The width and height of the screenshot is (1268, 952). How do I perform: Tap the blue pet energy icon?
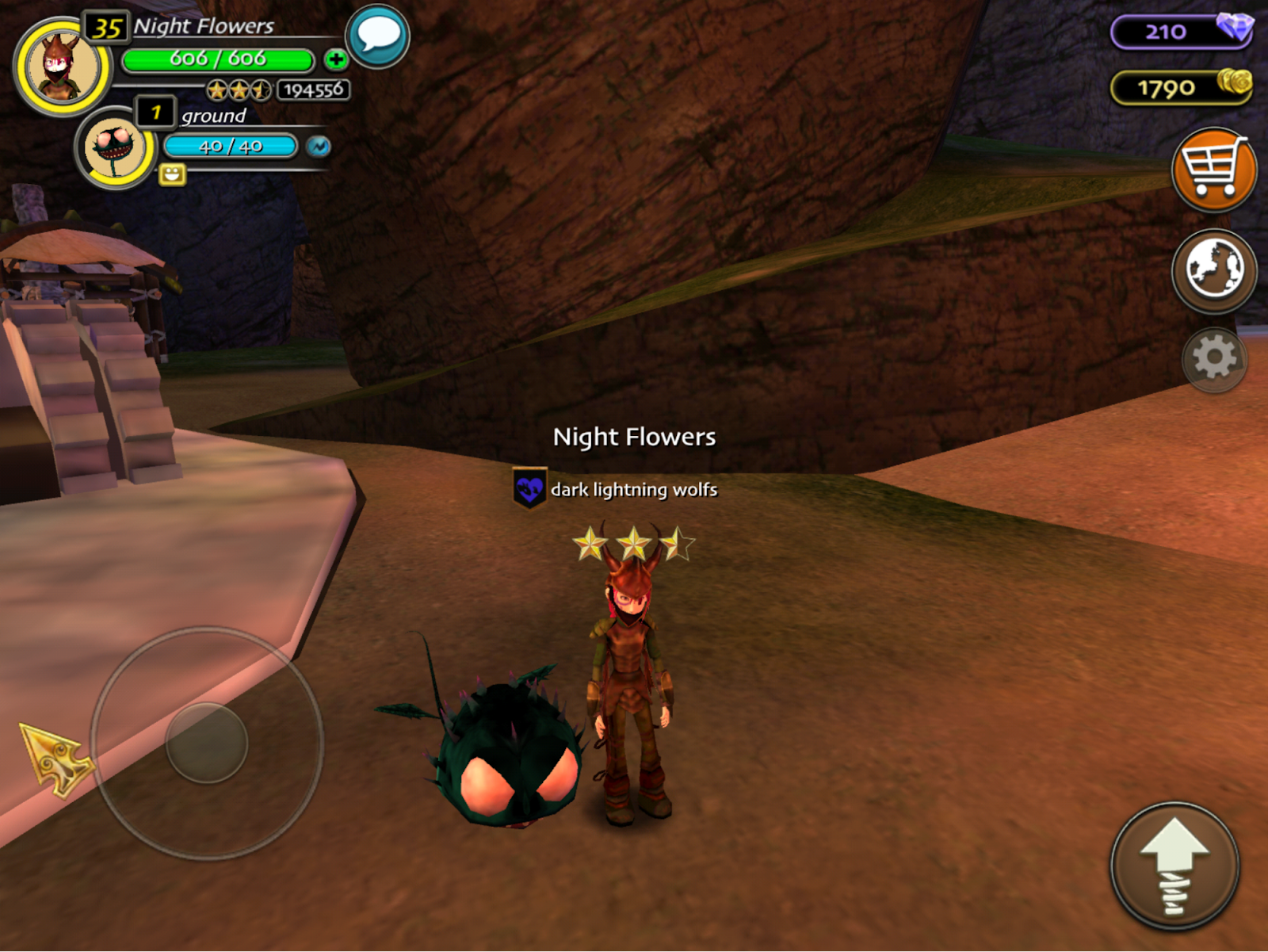[x=319, y=147]
